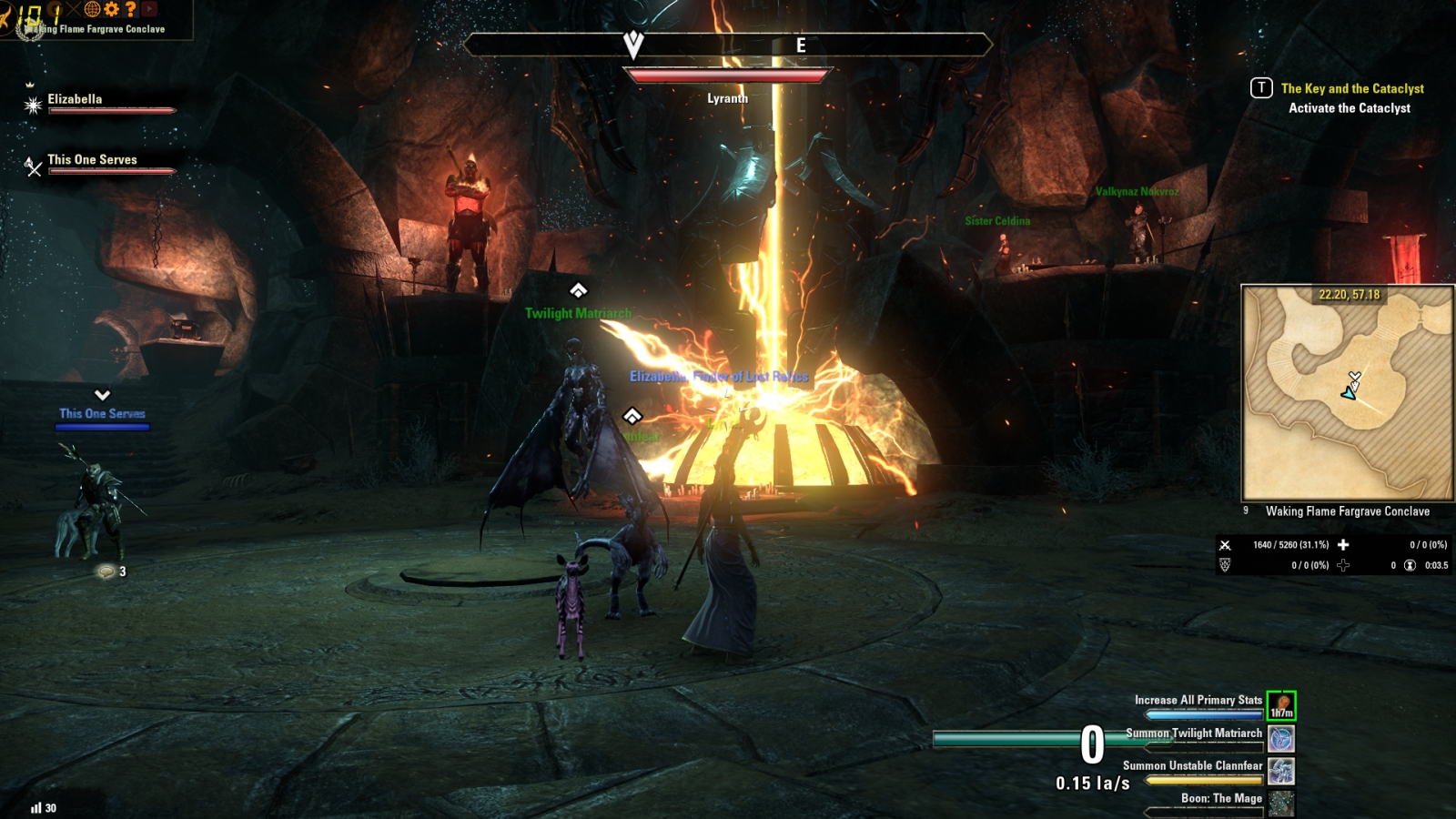Click the Boon: The Mage buff icon
The height and width of the screenshot is (819, 1456).
click(x=1281, y=804)
